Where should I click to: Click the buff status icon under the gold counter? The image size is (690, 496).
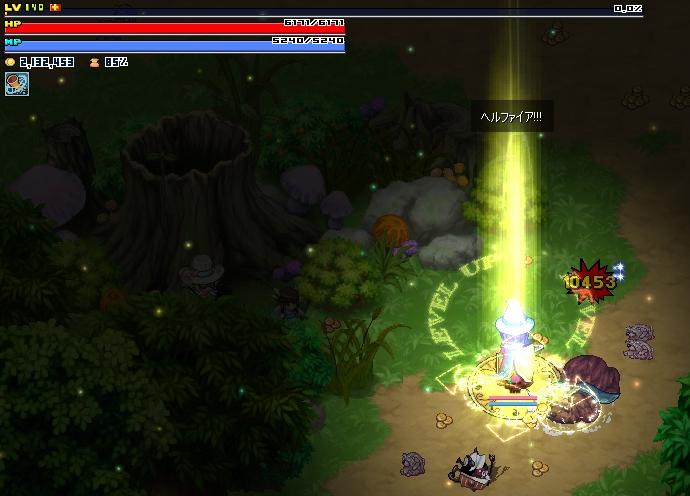point(16,84)
